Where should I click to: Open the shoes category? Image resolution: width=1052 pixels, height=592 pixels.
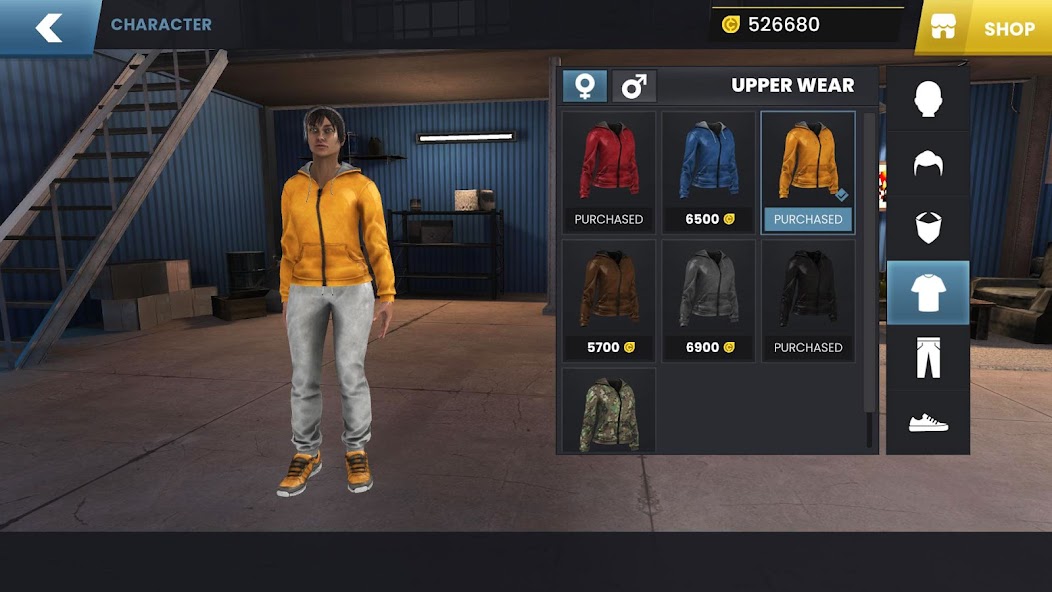coord(928,422)
